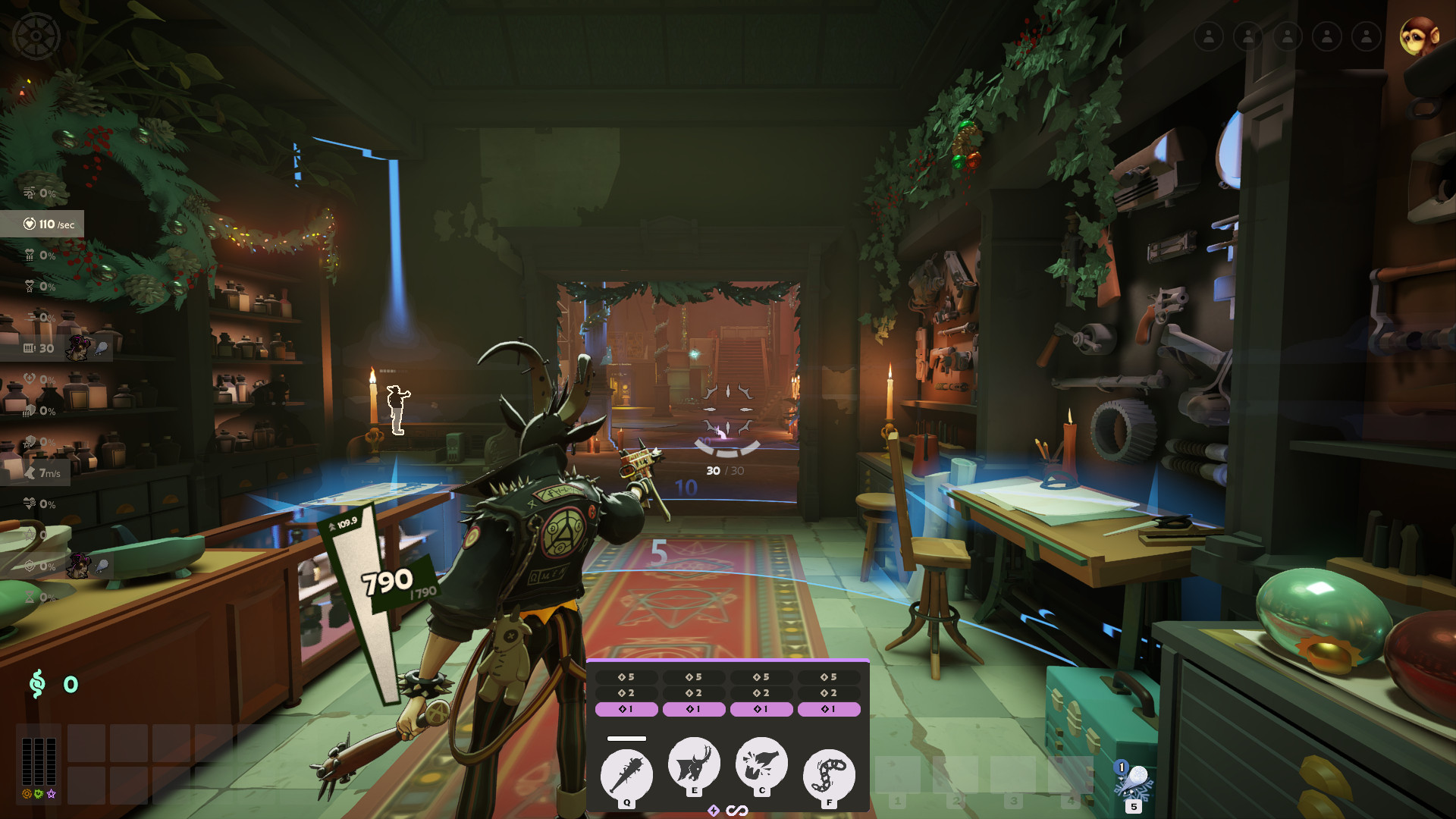Activate the crow burst ability
This screenshot has width=1456, height=819.
pos(761,764)
